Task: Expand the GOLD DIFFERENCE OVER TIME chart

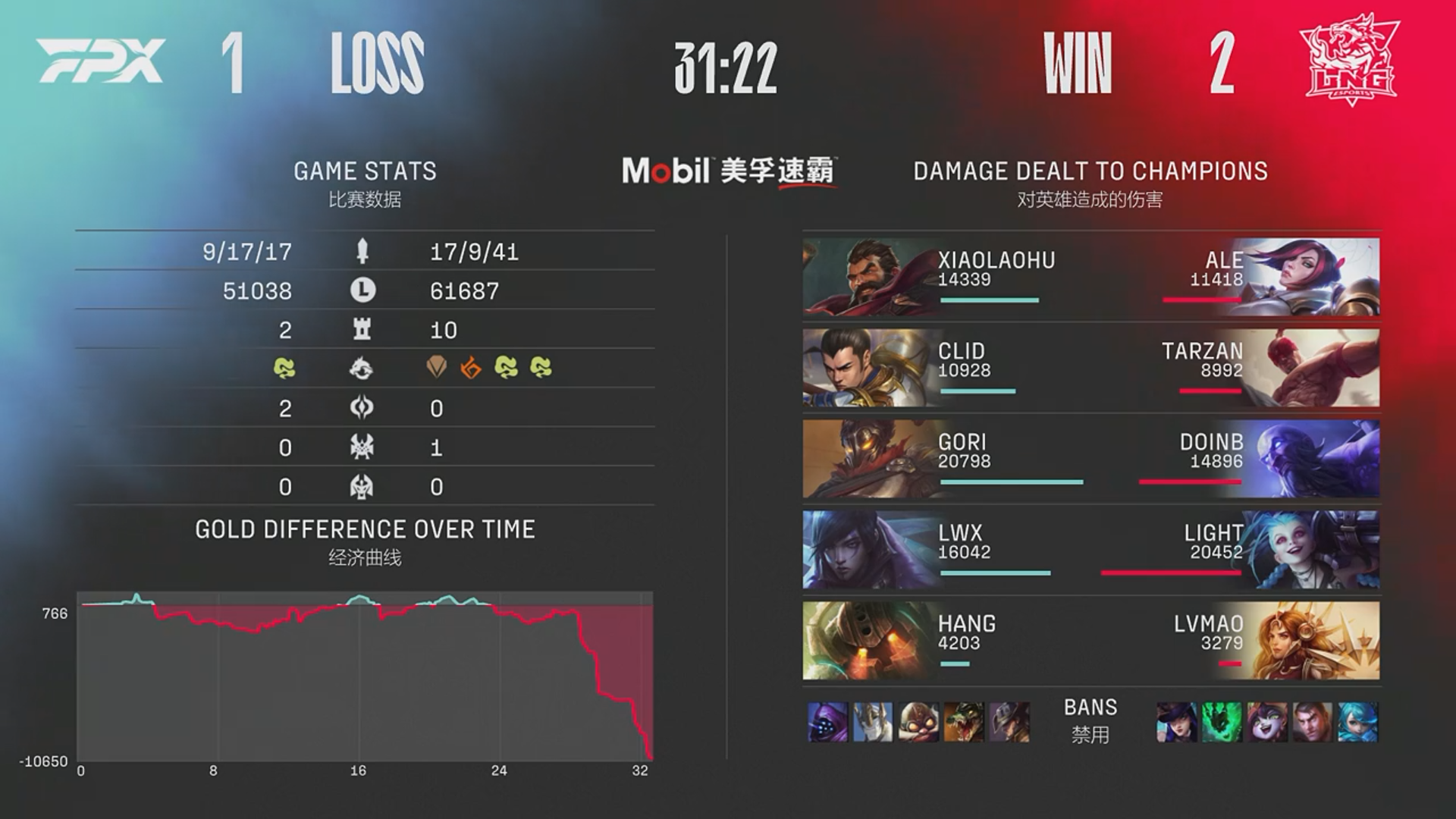Action: tap(366, 530)
